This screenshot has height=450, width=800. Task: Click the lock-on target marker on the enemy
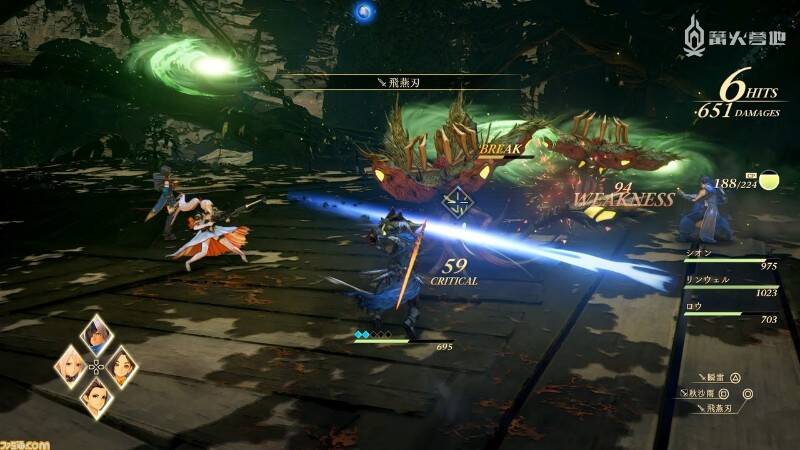click(457, 202)
